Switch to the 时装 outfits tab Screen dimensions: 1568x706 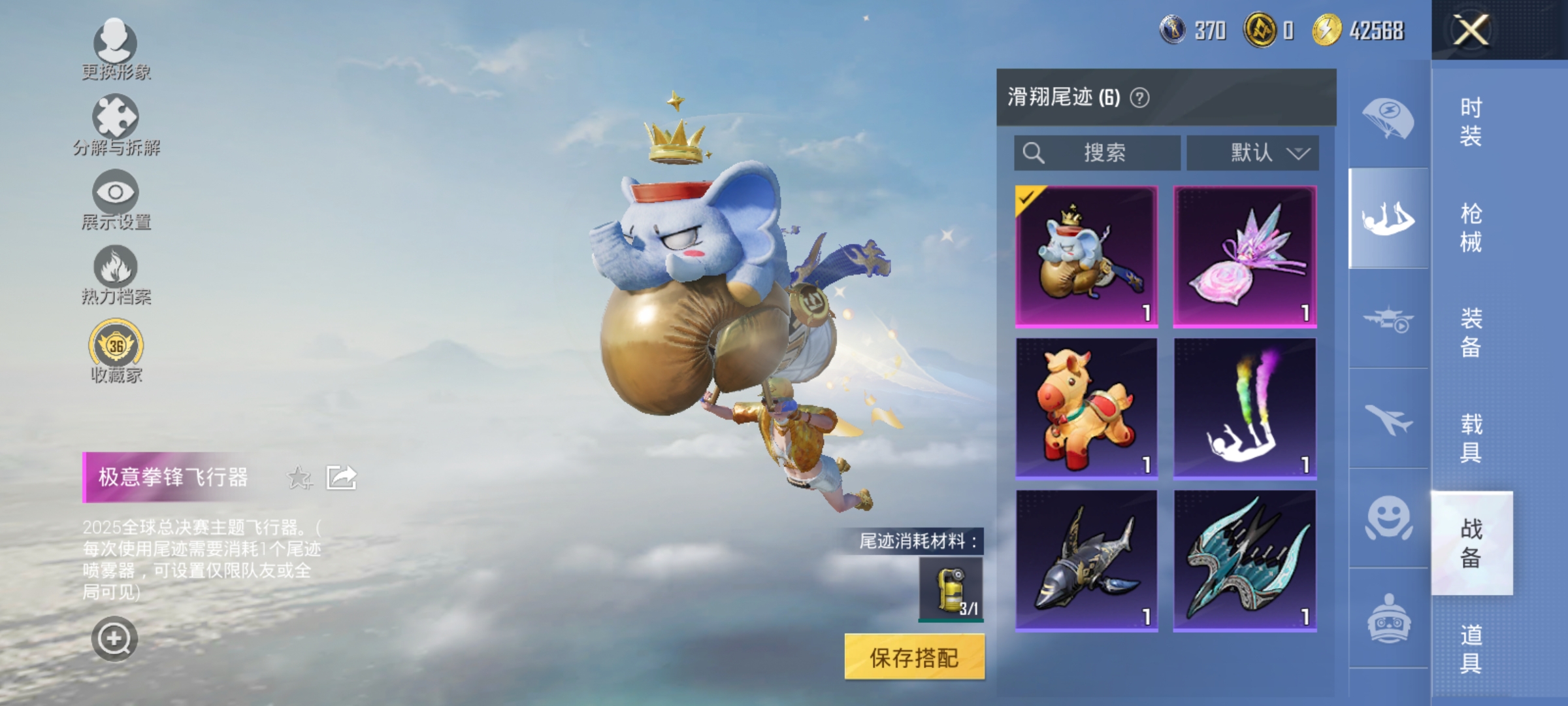(1473, 121)
